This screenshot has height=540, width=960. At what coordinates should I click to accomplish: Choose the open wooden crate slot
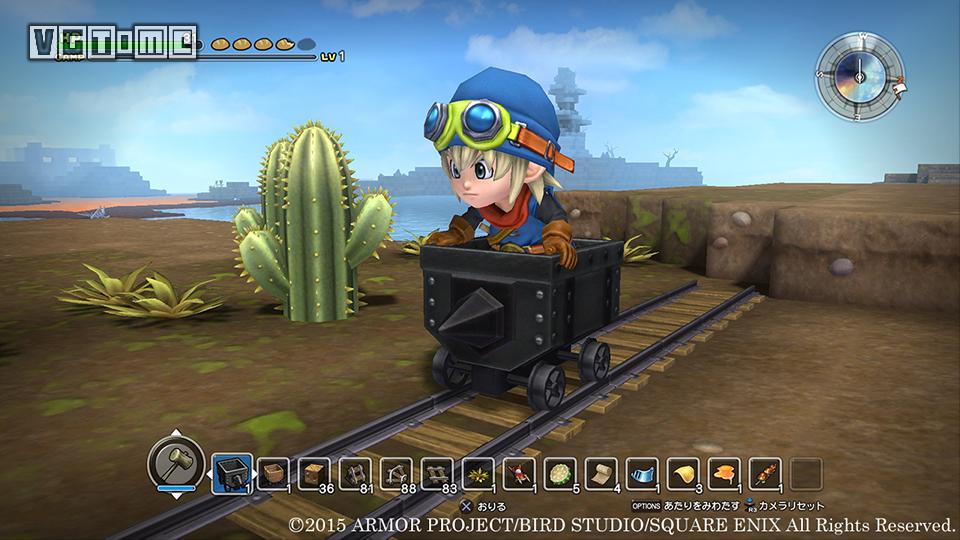pos(273,473)
